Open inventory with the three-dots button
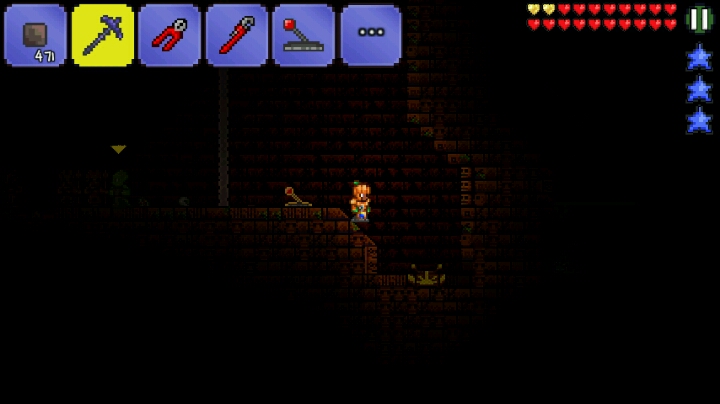The width and height of the screenshot is (720, 404). [370, 35]
